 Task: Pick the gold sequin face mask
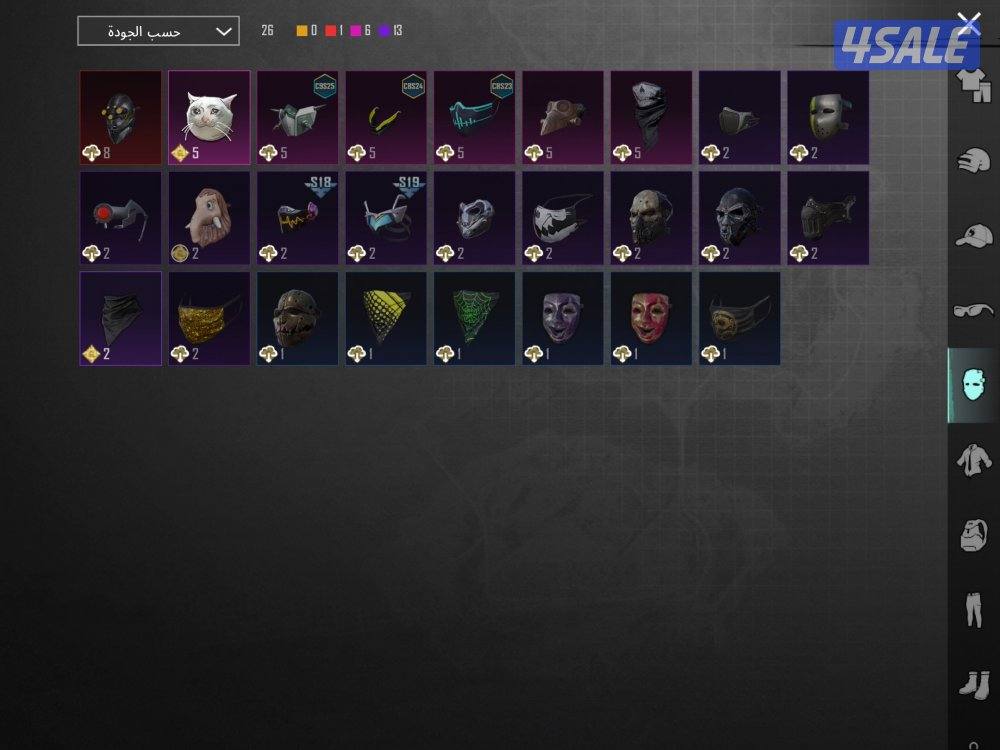(x=209, y=318)
